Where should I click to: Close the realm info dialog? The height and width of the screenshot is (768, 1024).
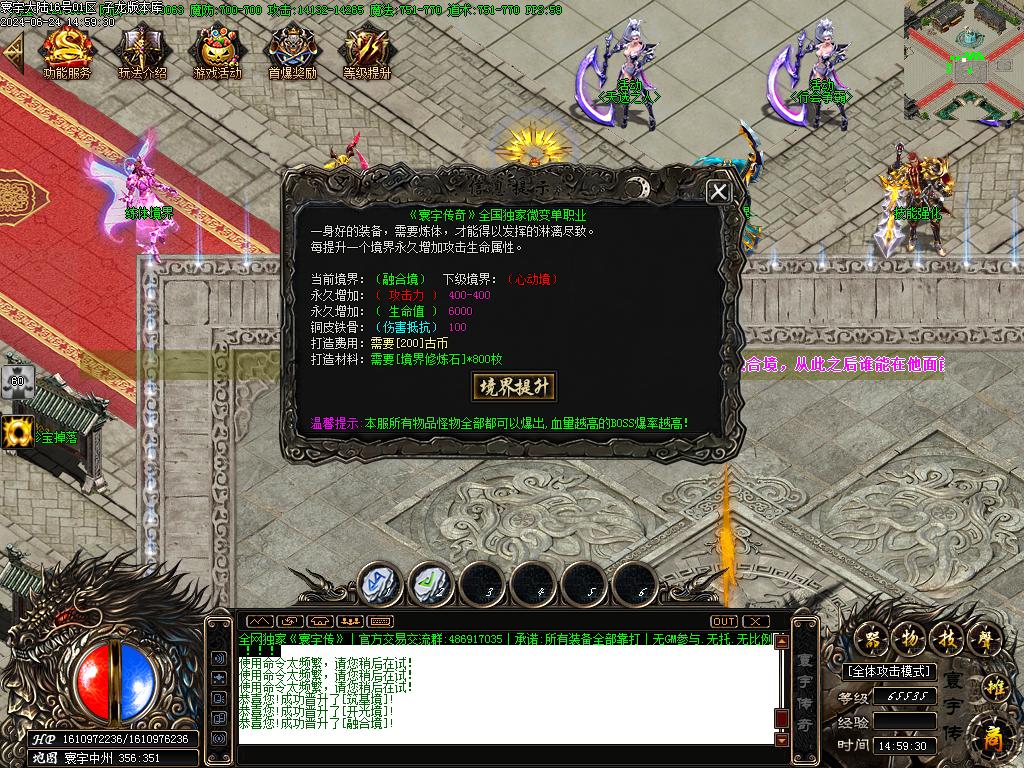[x=718, y=193]
